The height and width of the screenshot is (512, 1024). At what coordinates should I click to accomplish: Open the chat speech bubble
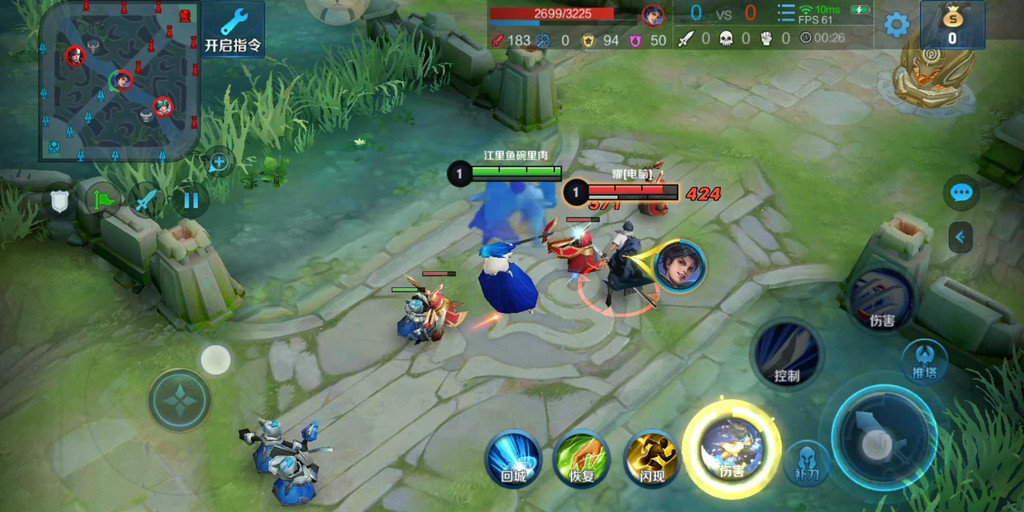962,193
